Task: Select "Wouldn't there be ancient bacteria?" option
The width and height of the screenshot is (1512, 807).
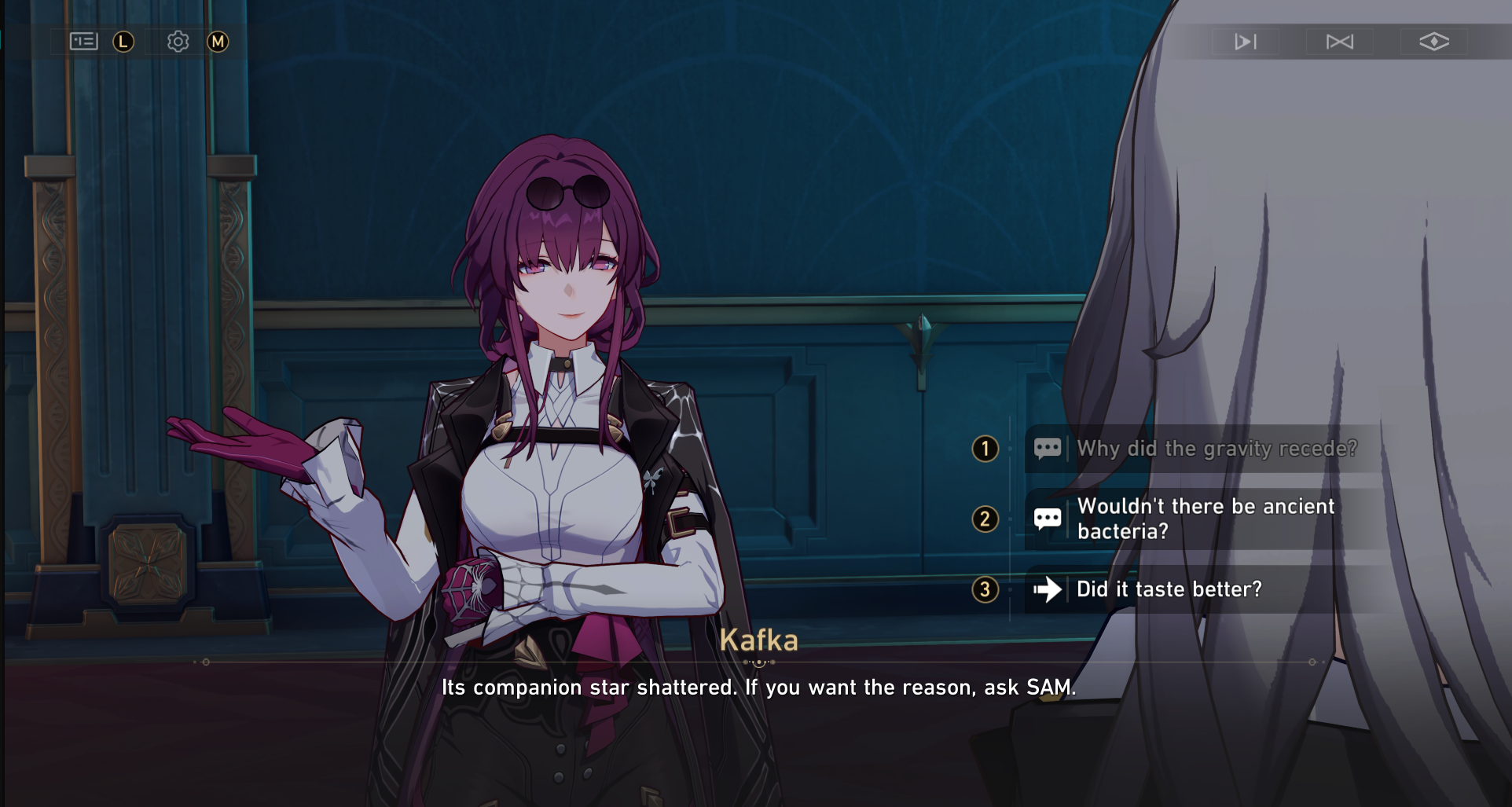Action: click(x=1205, y=519)
